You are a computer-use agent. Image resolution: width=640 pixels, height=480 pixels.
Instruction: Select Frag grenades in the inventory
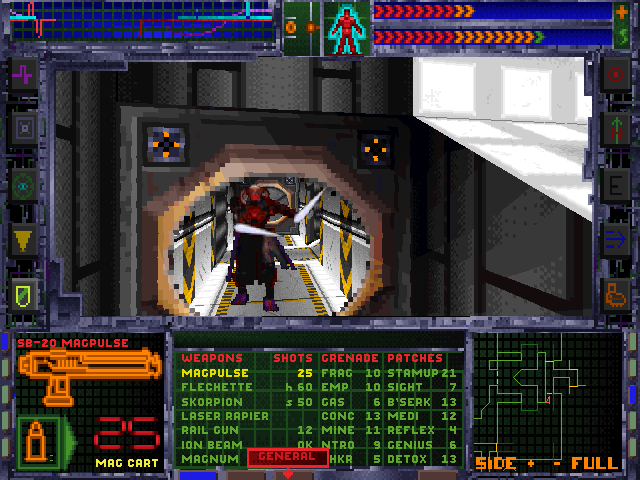(x=336, y=373)
